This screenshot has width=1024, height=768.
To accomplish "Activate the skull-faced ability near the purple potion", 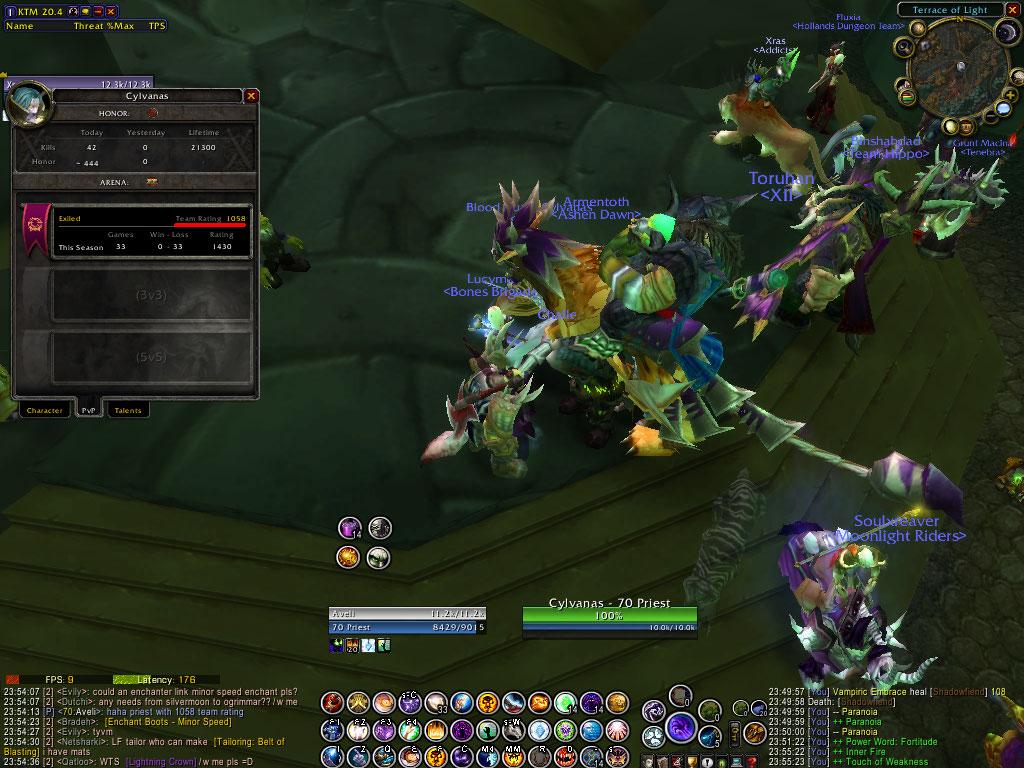I will click(380, 527).
